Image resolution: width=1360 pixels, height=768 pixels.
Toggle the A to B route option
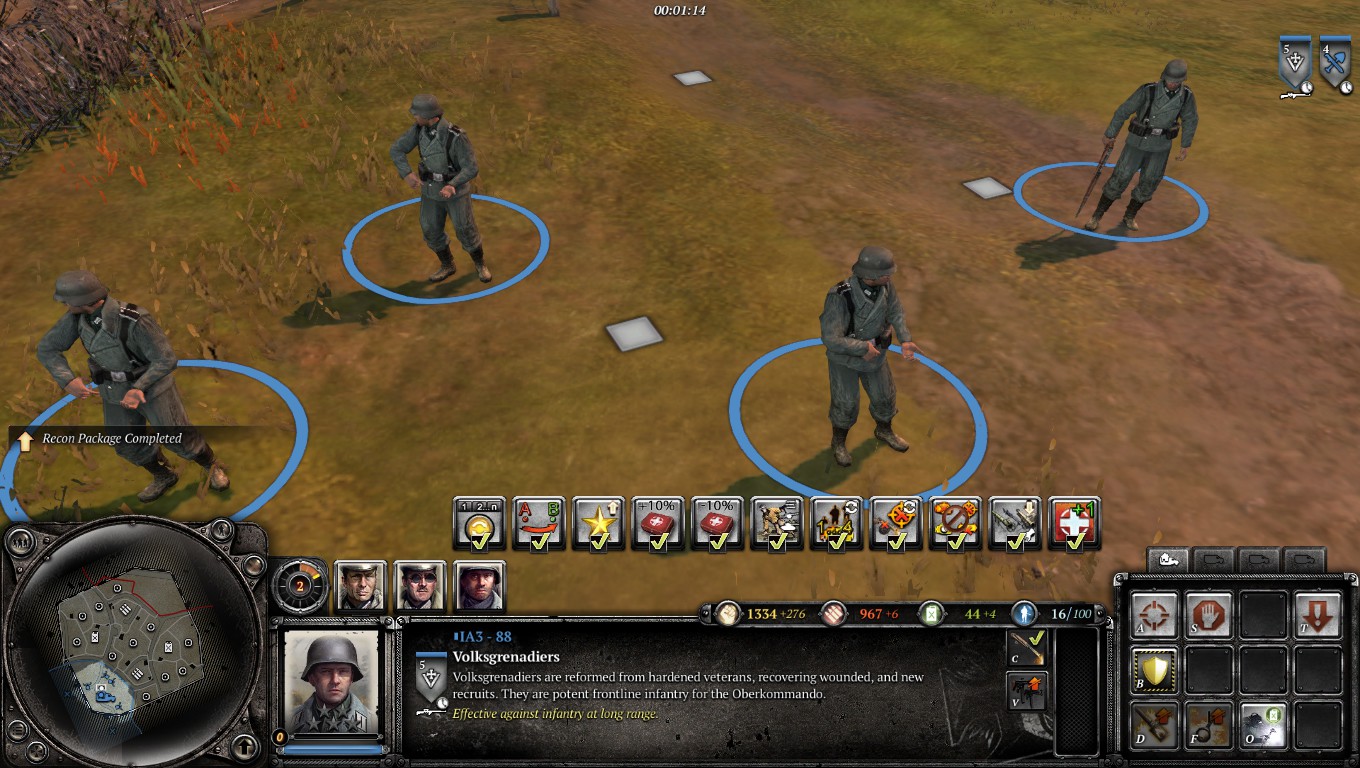click(x=539, y=523)
